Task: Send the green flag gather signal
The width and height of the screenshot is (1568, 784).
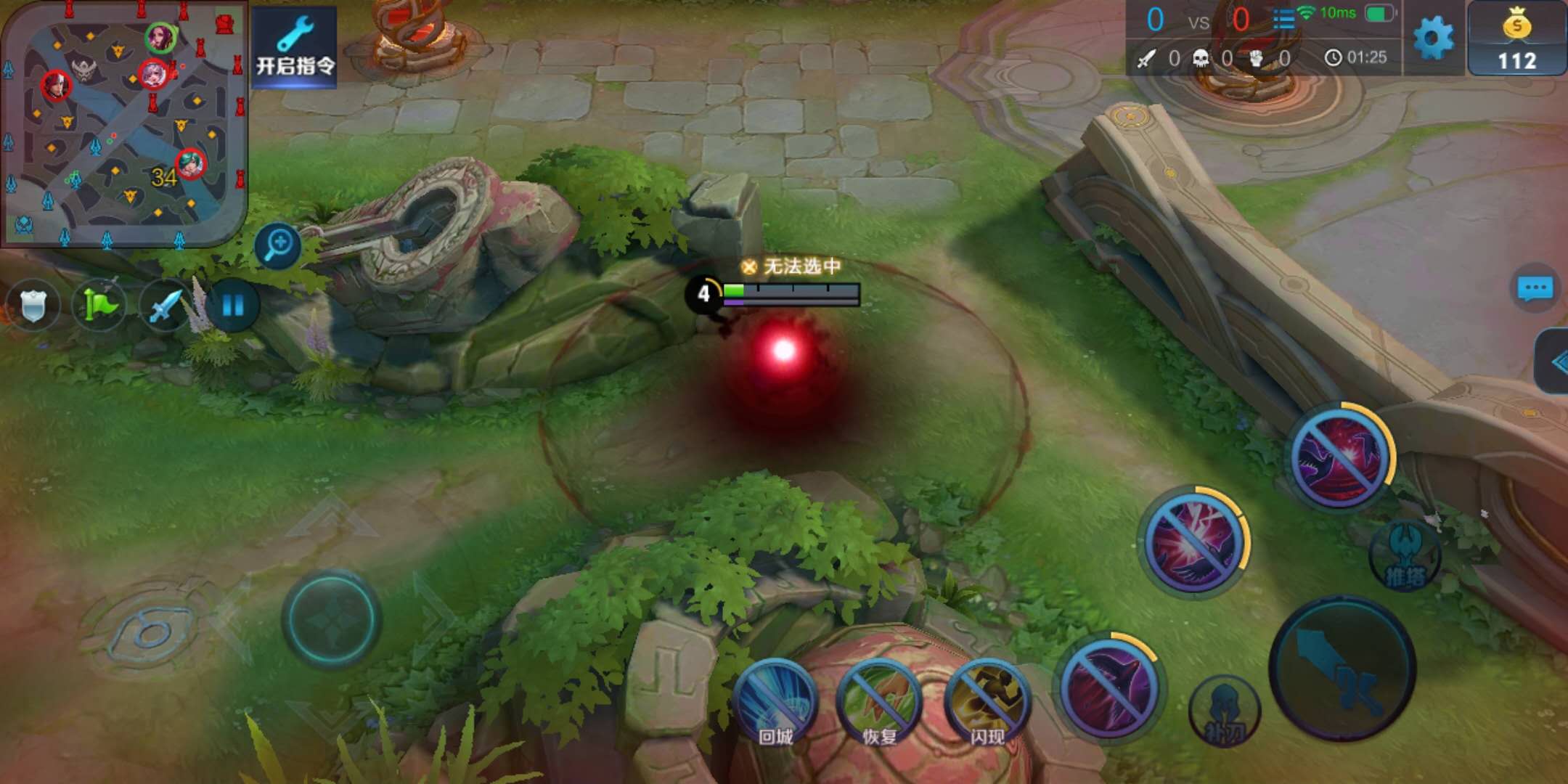Action: click(99, 305)
